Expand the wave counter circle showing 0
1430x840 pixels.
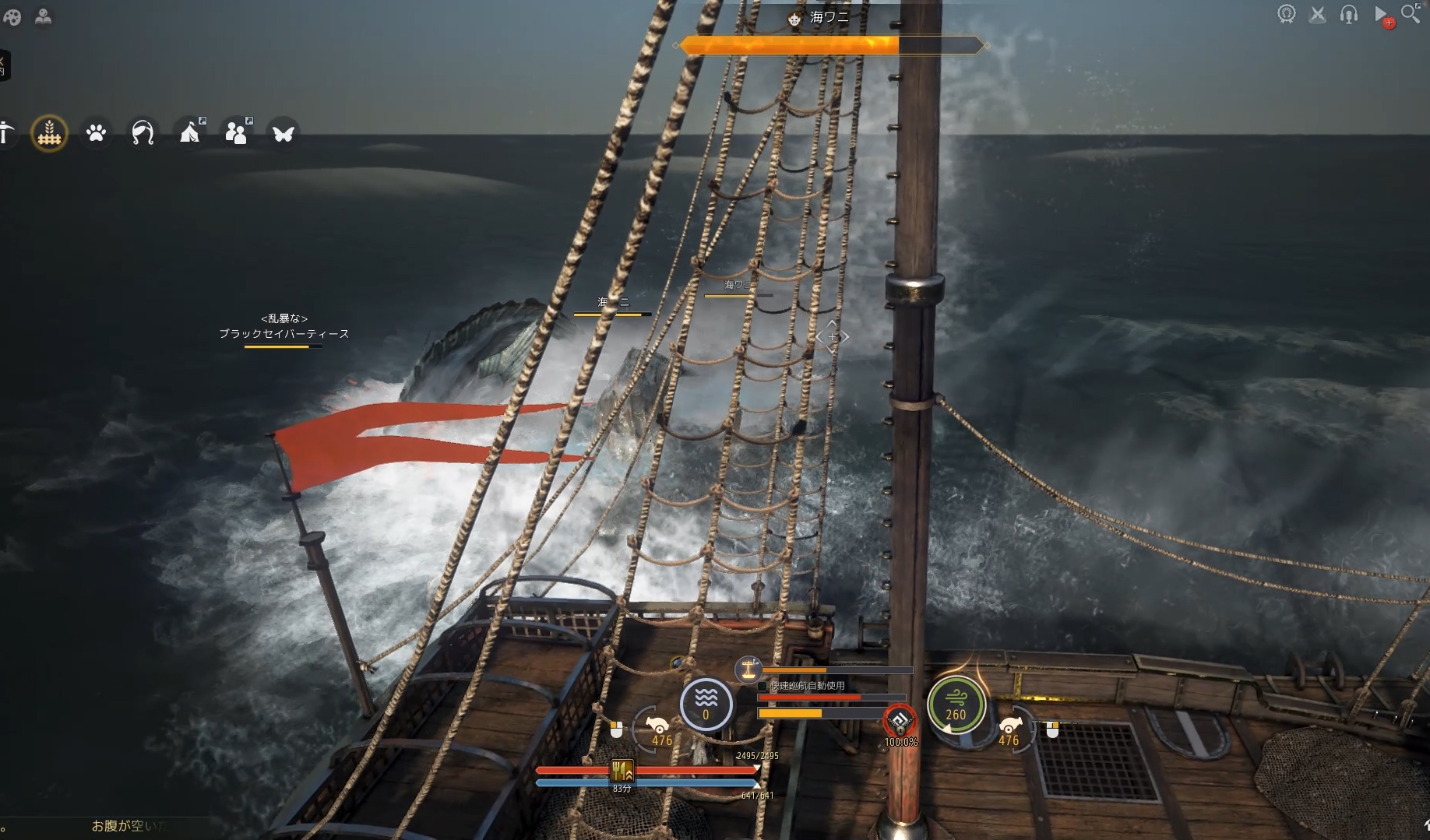tap(705, 705)
